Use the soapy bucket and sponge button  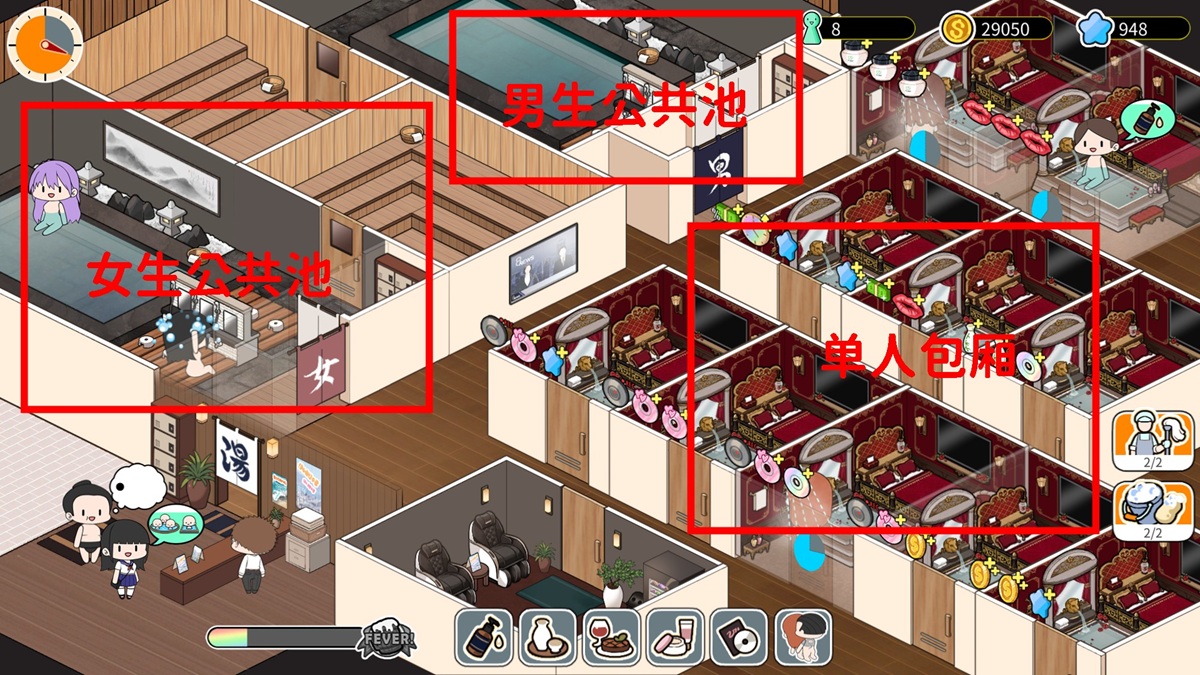pyautogui.click(x=1145, y=509)
